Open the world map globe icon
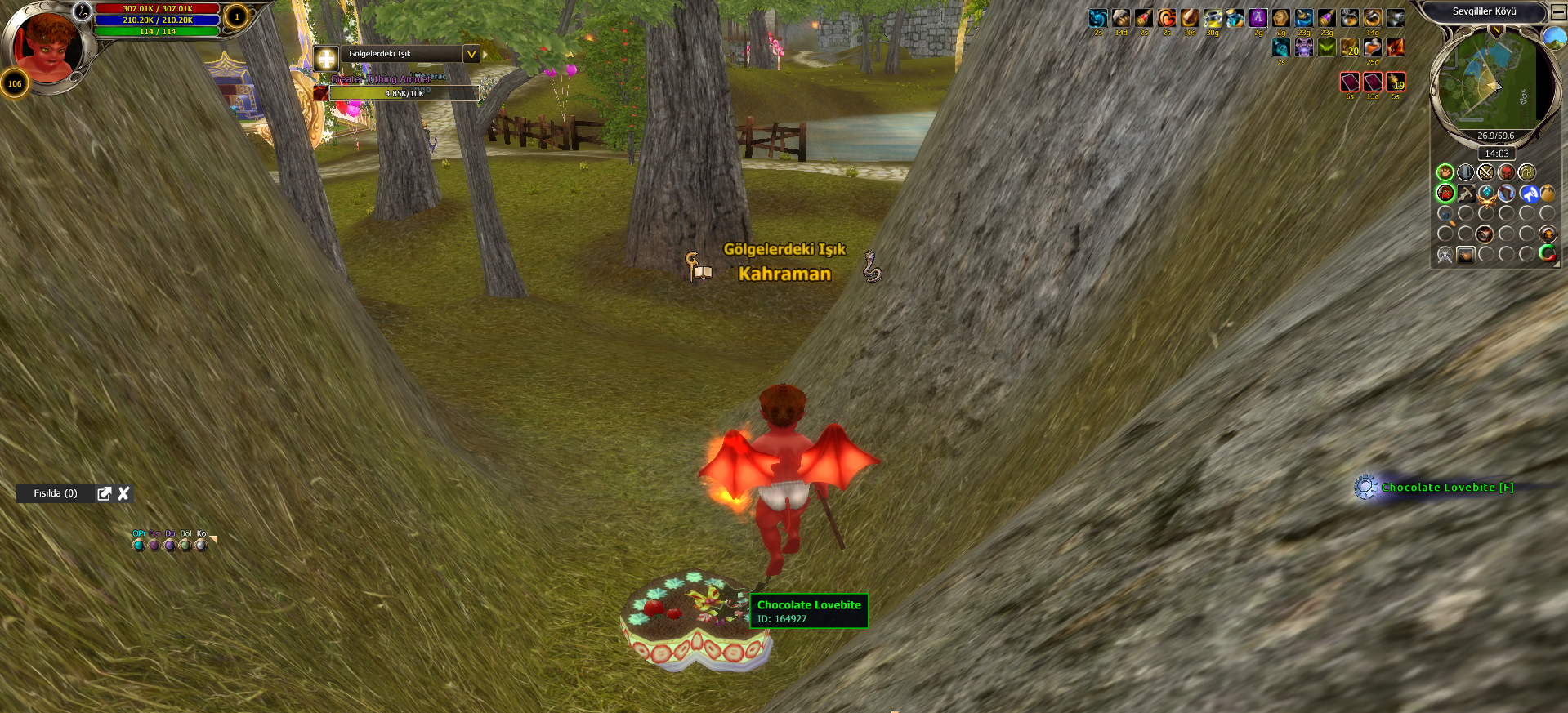The height and width of the screenshot is (713, 1568). [1554, 38]
